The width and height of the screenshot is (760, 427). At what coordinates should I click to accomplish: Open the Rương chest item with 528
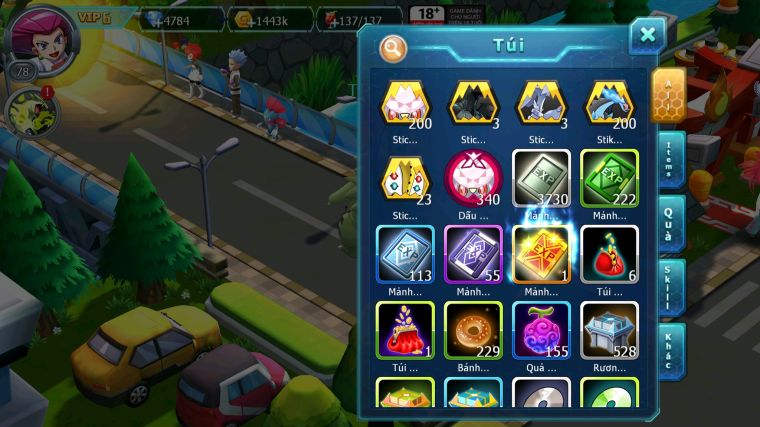pyautogui.click(x=609, y=329)
